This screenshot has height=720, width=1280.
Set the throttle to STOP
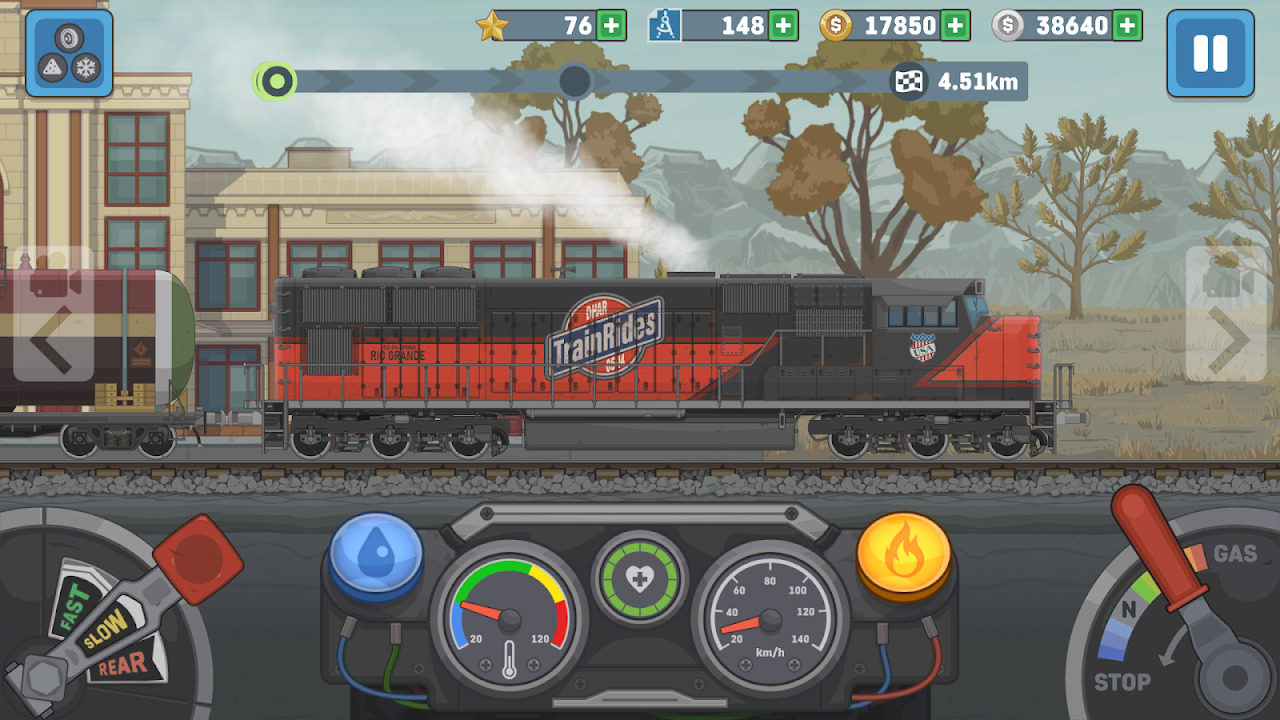[x=1122, y=682]
